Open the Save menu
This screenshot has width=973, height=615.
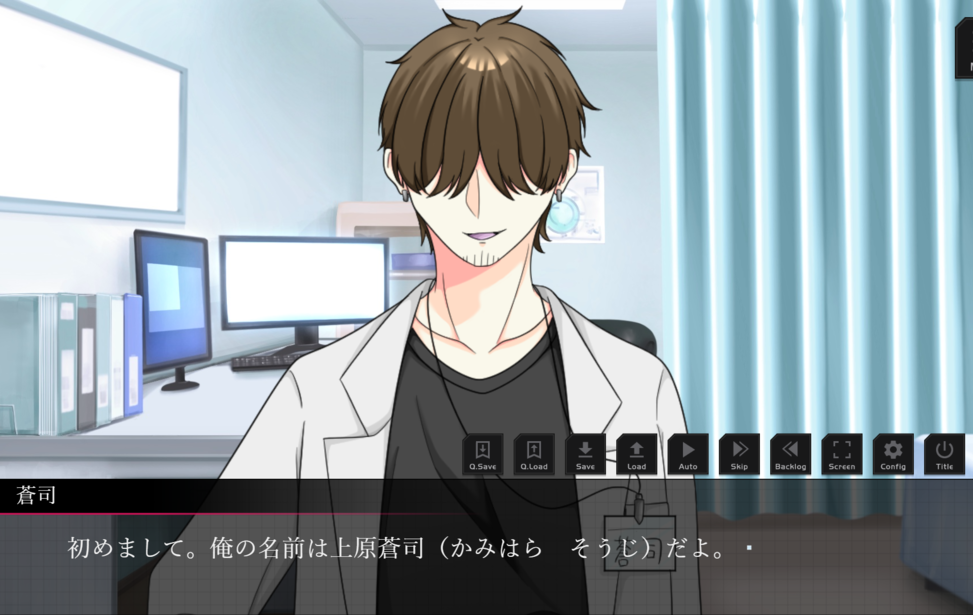(x=585, y=454)
